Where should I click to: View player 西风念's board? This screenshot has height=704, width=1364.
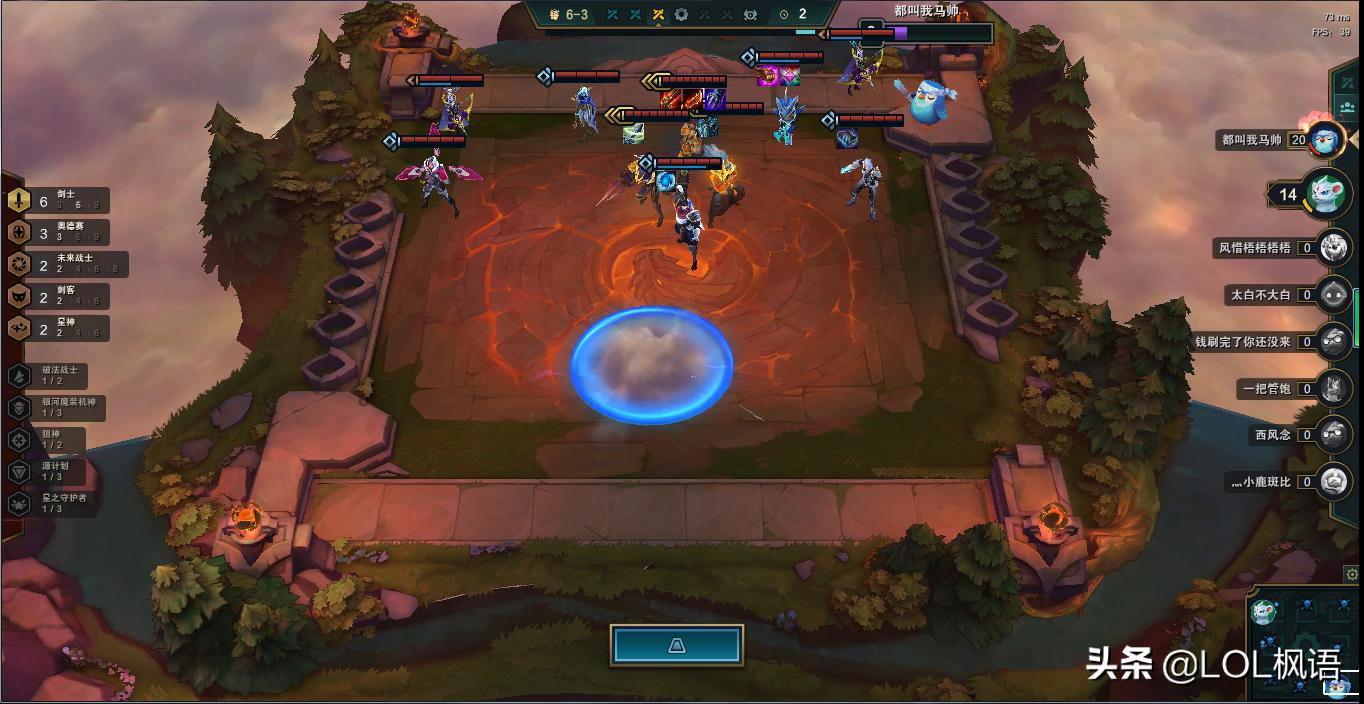1333,435
